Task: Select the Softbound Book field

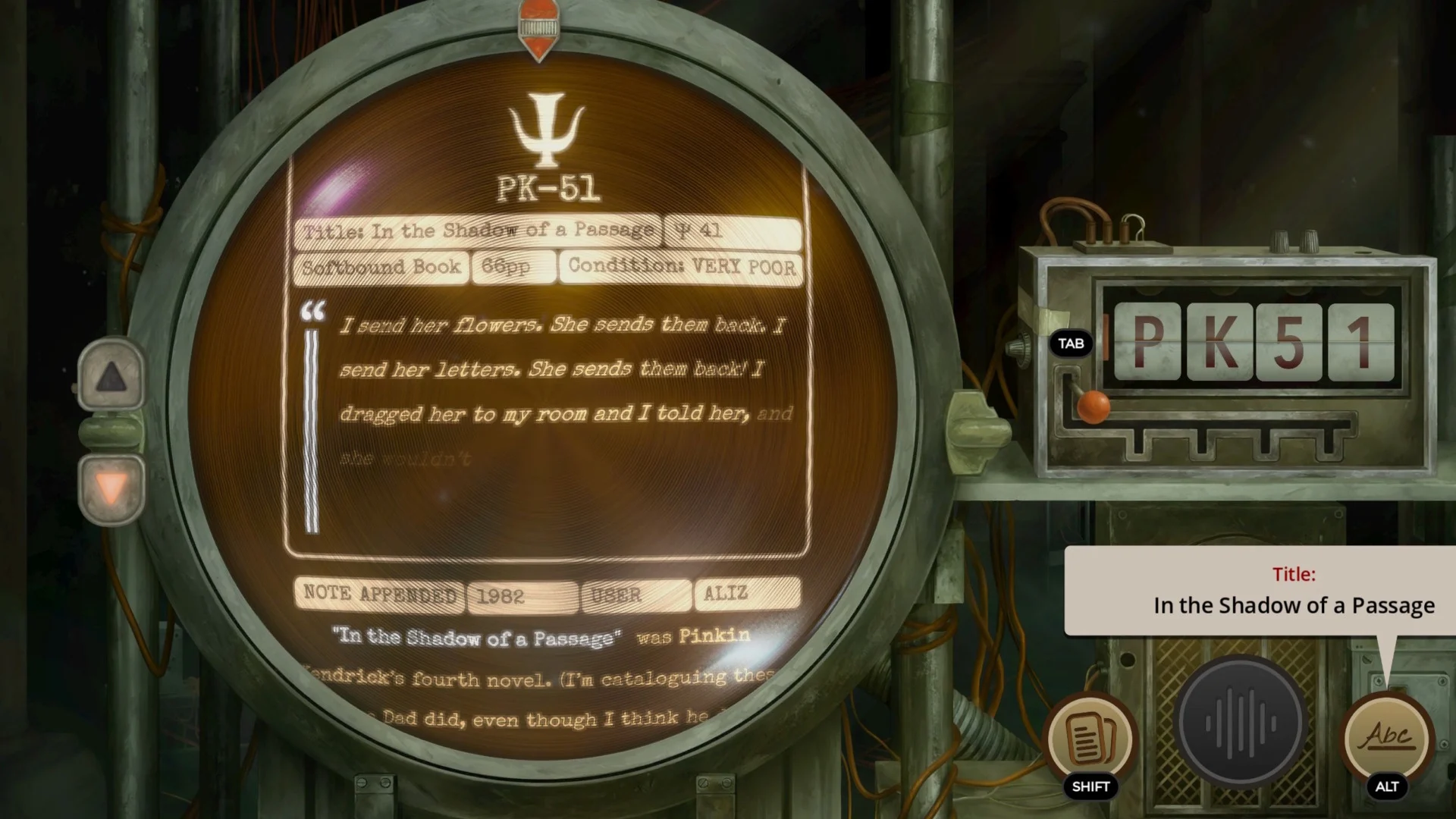Action: pos(381,267)
